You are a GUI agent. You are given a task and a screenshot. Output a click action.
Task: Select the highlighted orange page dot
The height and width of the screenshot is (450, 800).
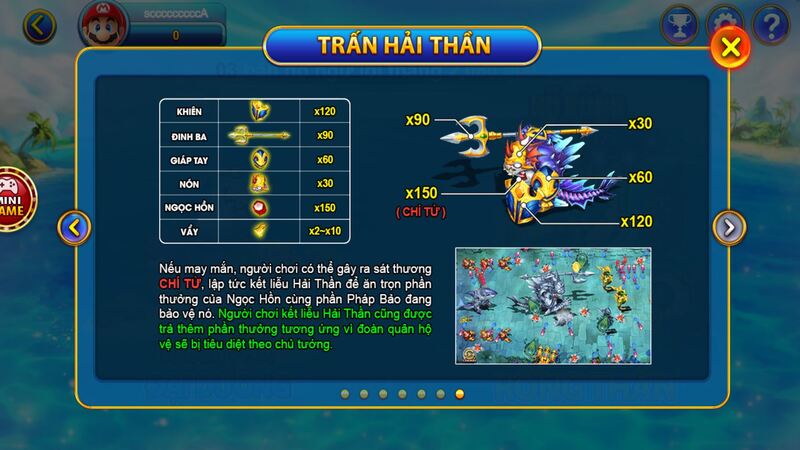(459, 394)
